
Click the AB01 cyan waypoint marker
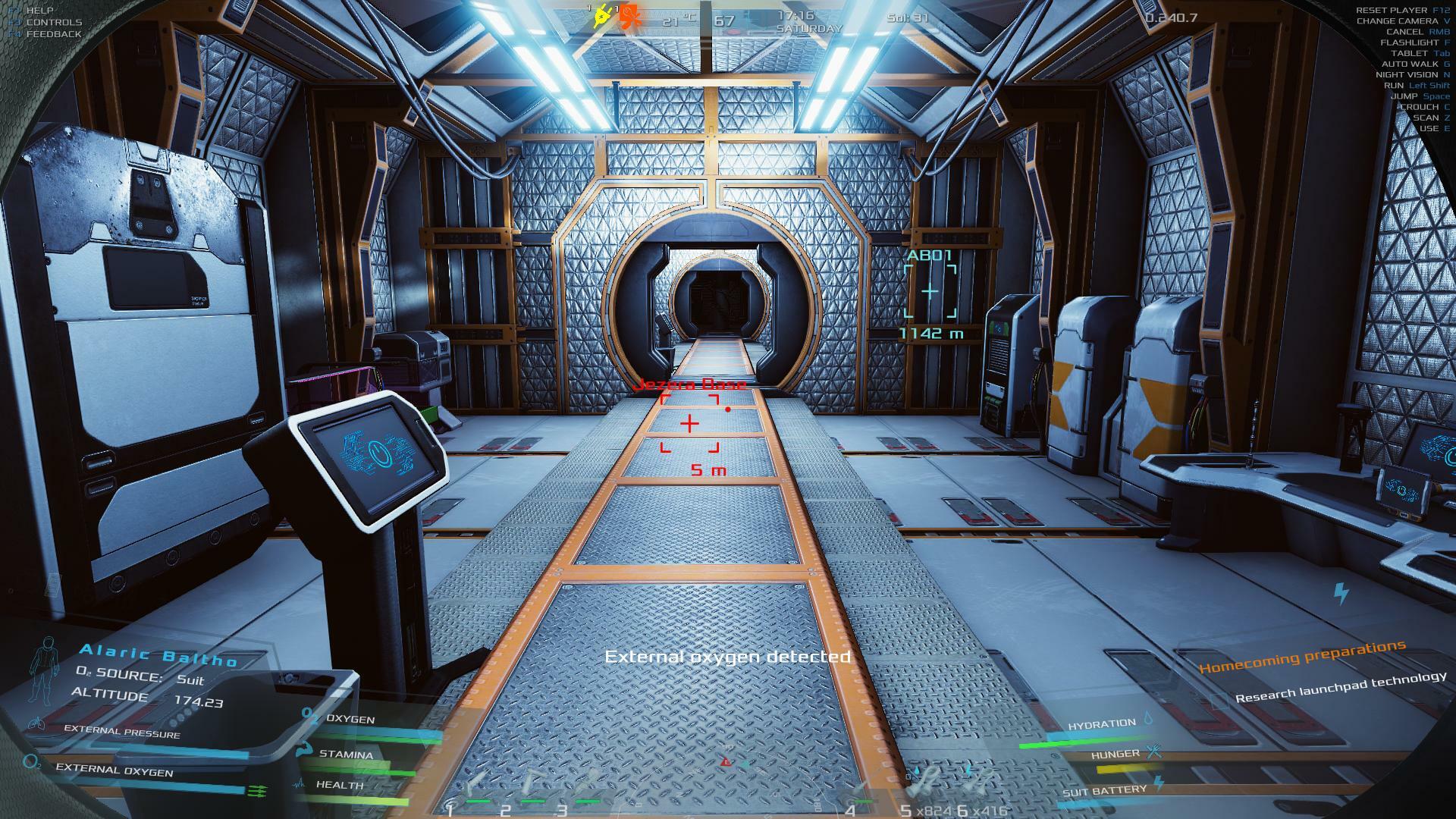[x=930, y=292]
